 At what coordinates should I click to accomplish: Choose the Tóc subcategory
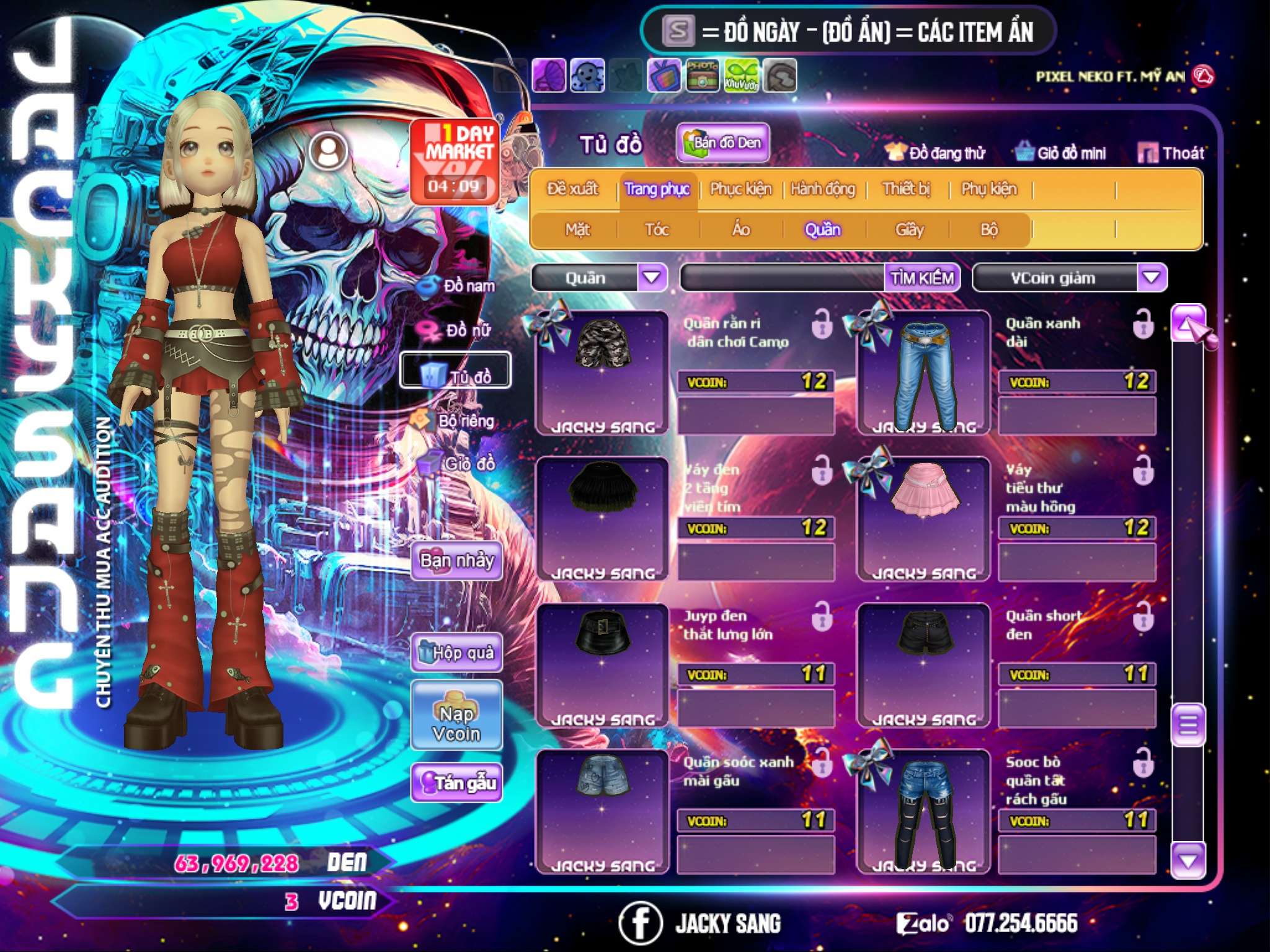pos(657,230)
